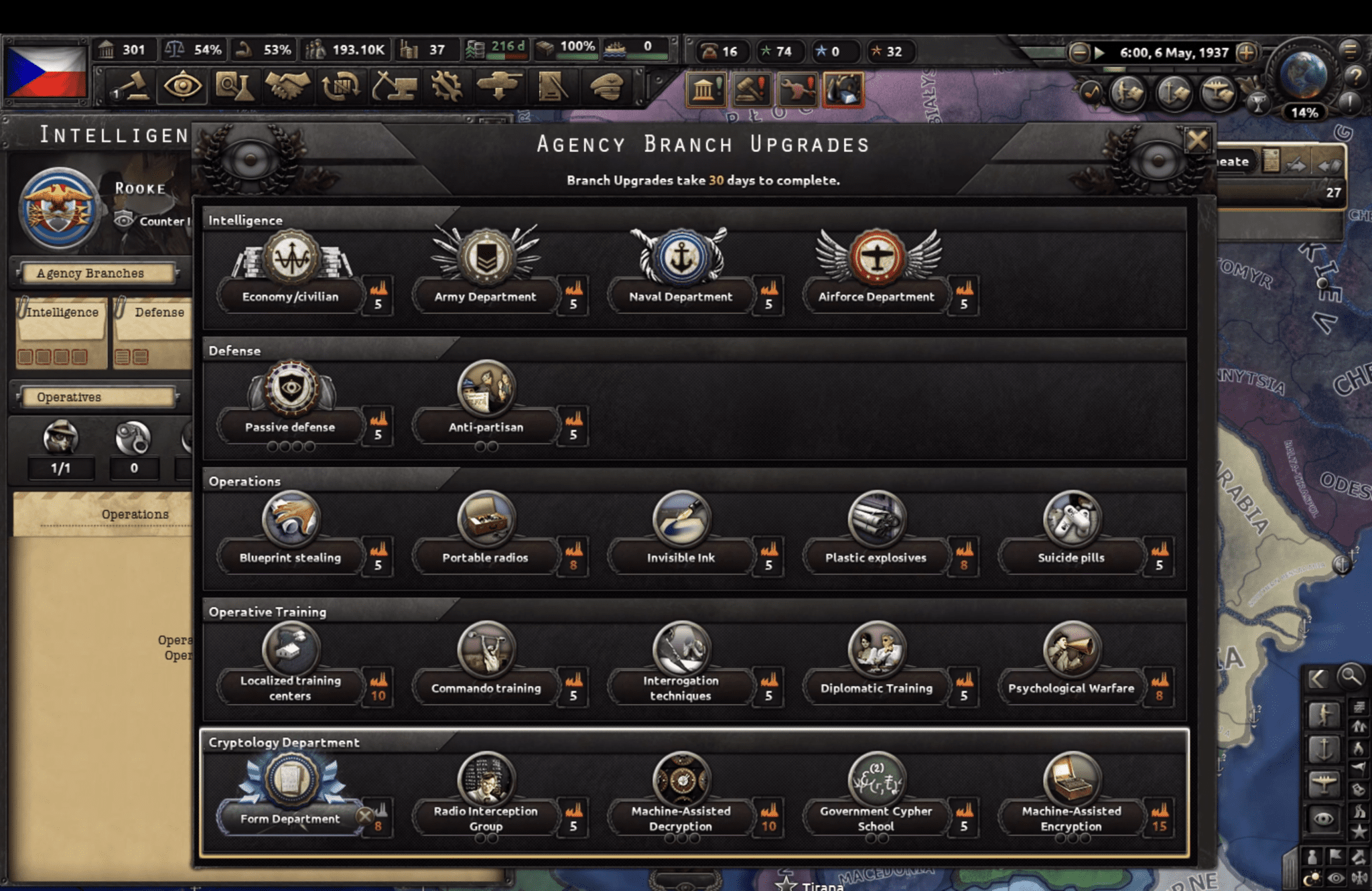
Task: Toggle the game speed play button
Action: (x=1099, y=52)
